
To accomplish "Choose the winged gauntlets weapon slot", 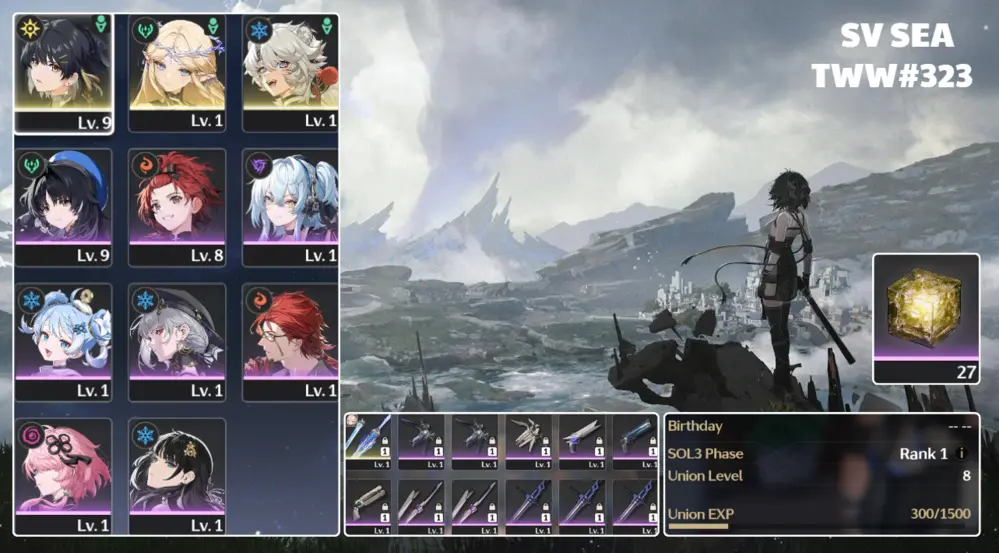I will [529, 437].
